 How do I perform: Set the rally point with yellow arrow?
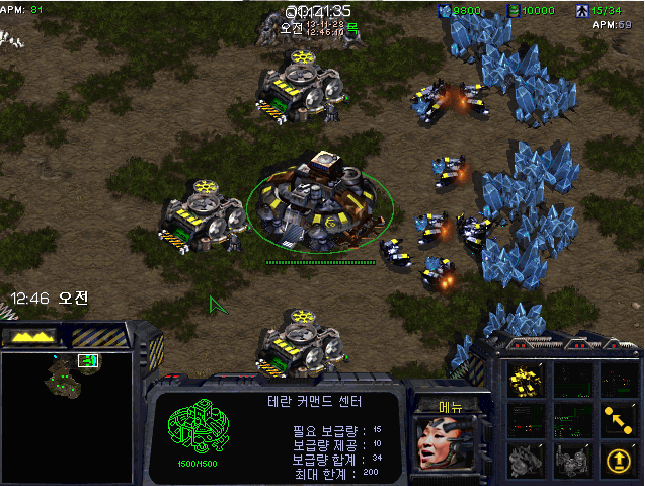(620, 420)
